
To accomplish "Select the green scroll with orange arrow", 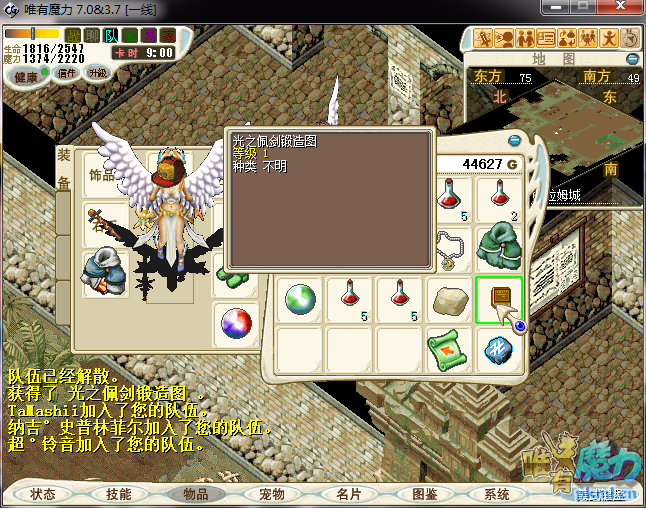I will (450, 349).
